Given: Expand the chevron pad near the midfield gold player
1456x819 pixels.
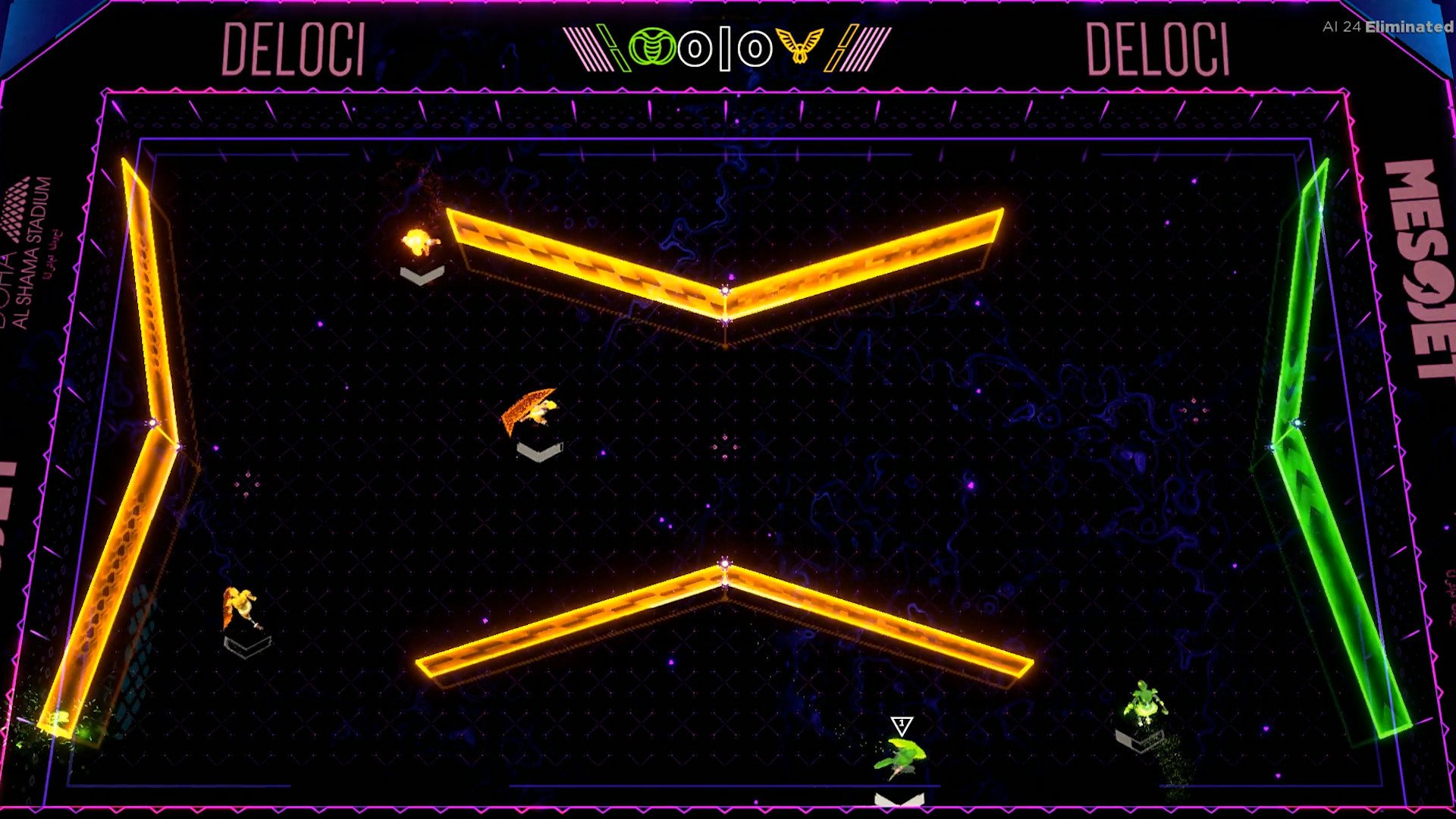Looking at the screenshot, I should click(538, 450).
